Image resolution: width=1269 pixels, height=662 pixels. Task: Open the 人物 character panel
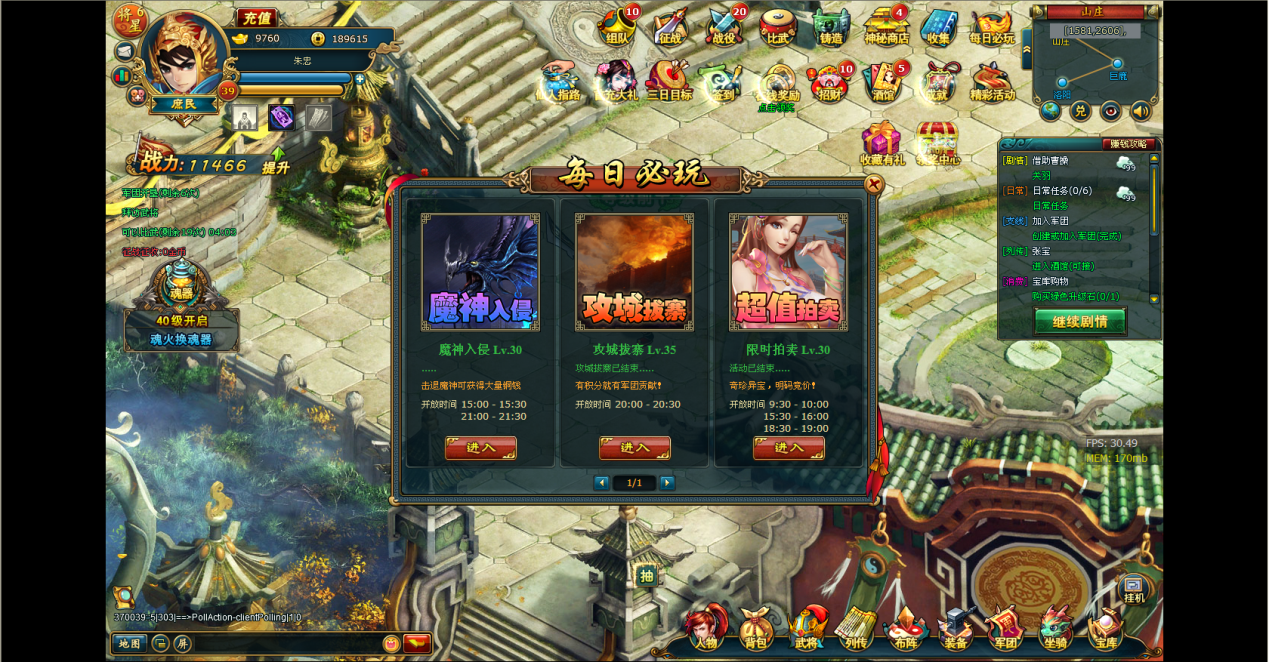pos(704,629)
